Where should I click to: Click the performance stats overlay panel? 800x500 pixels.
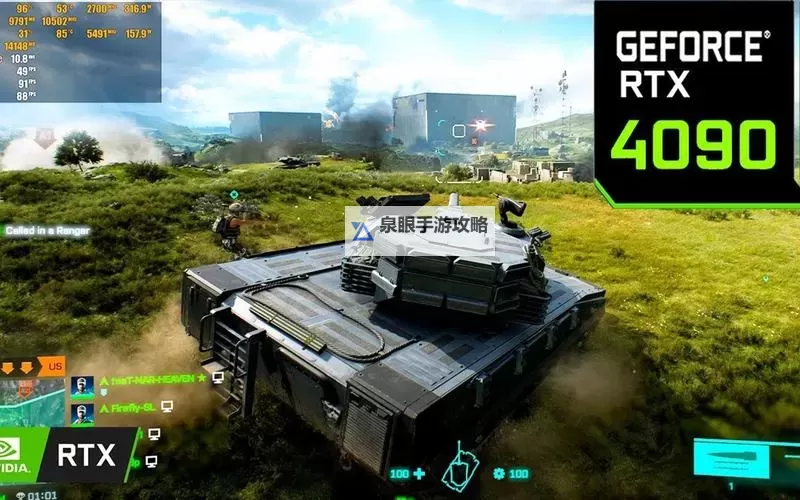tap(80, 50)
